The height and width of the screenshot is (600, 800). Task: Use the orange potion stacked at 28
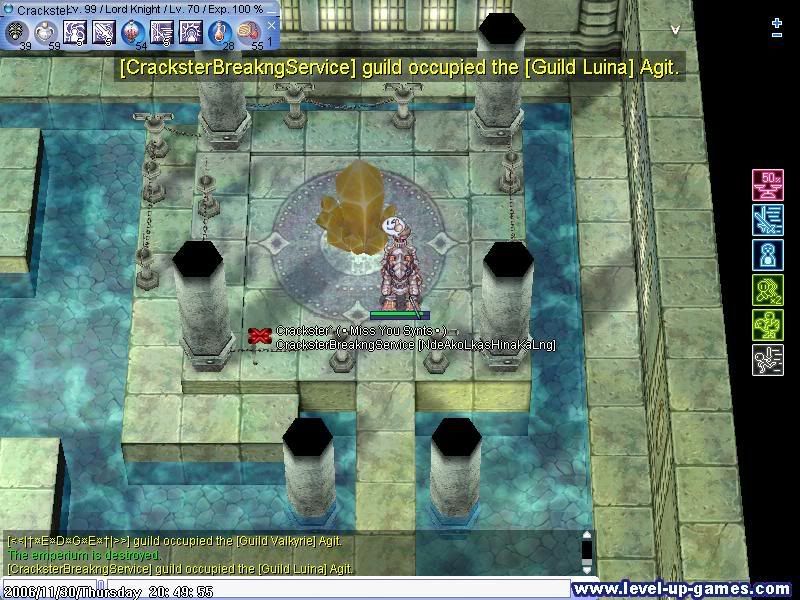[219, 33]
